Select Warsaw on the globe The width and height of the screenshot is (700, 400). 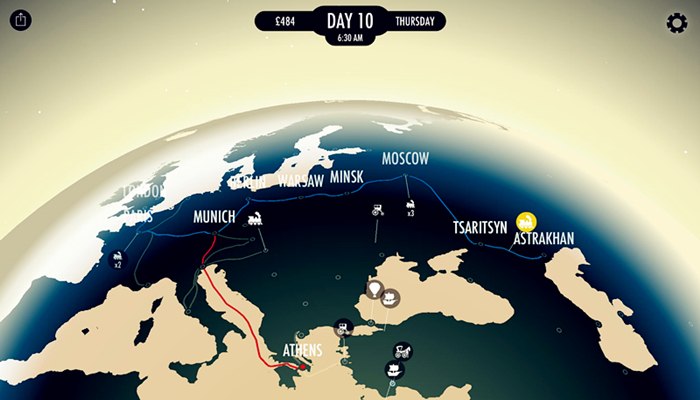300,181
